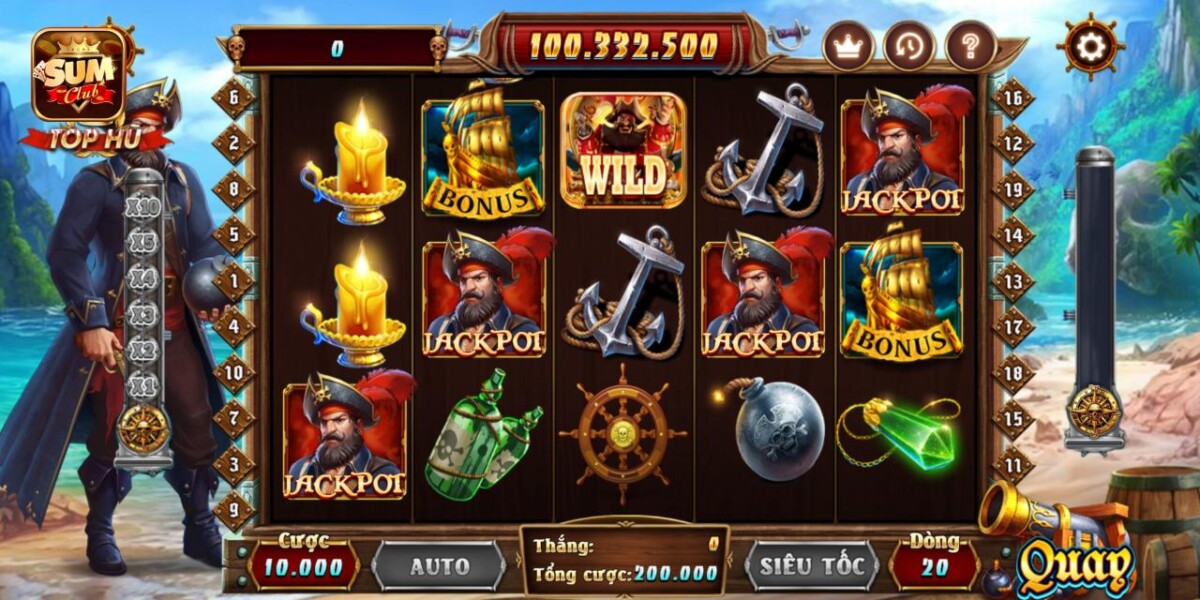The width and height of the screenshot is (1200, 600).
Task: Open the crown leaderboard button
Action: (848, 46)
